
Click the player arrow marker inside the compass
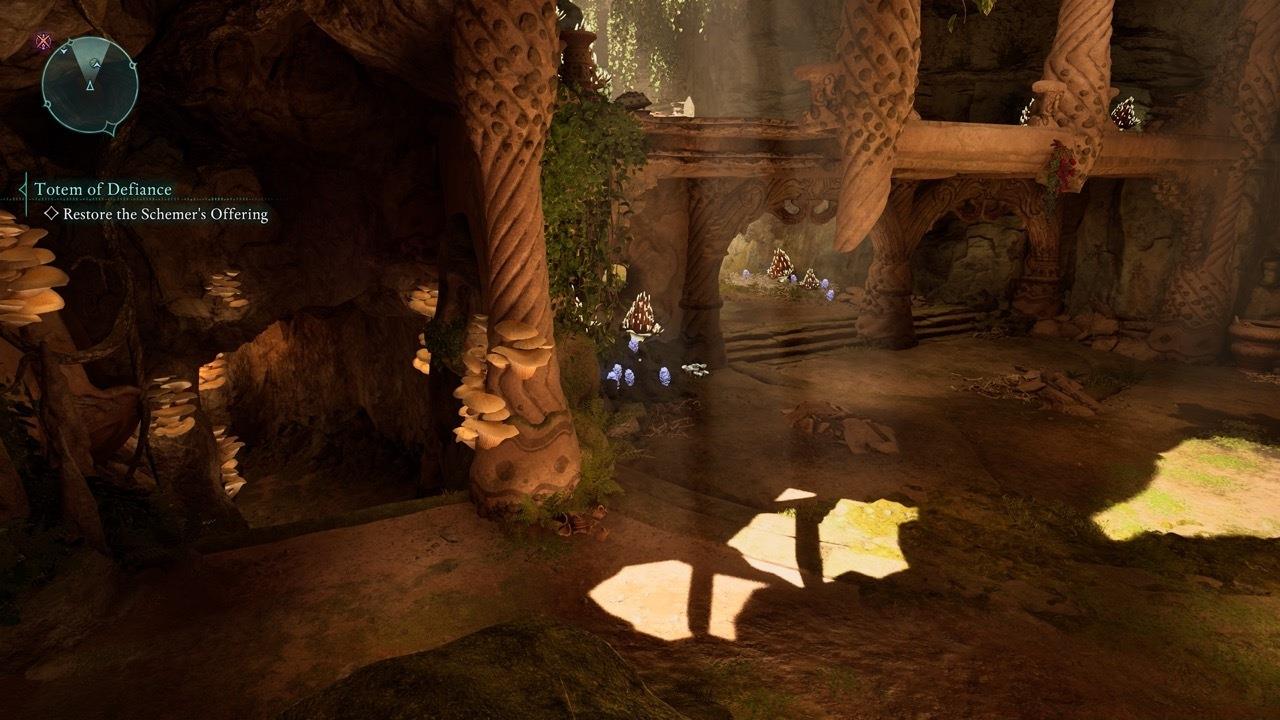[90, 87]
